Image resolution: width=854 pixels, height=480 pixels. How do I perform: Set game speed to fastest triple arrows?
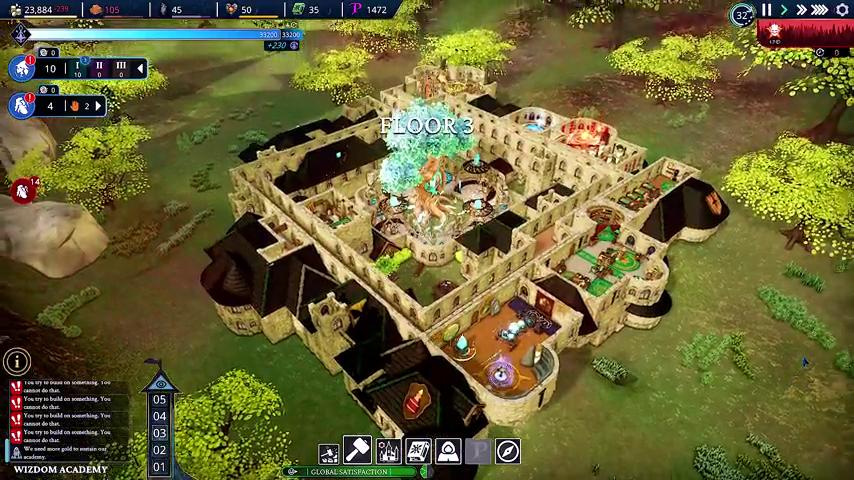(820, 10)
